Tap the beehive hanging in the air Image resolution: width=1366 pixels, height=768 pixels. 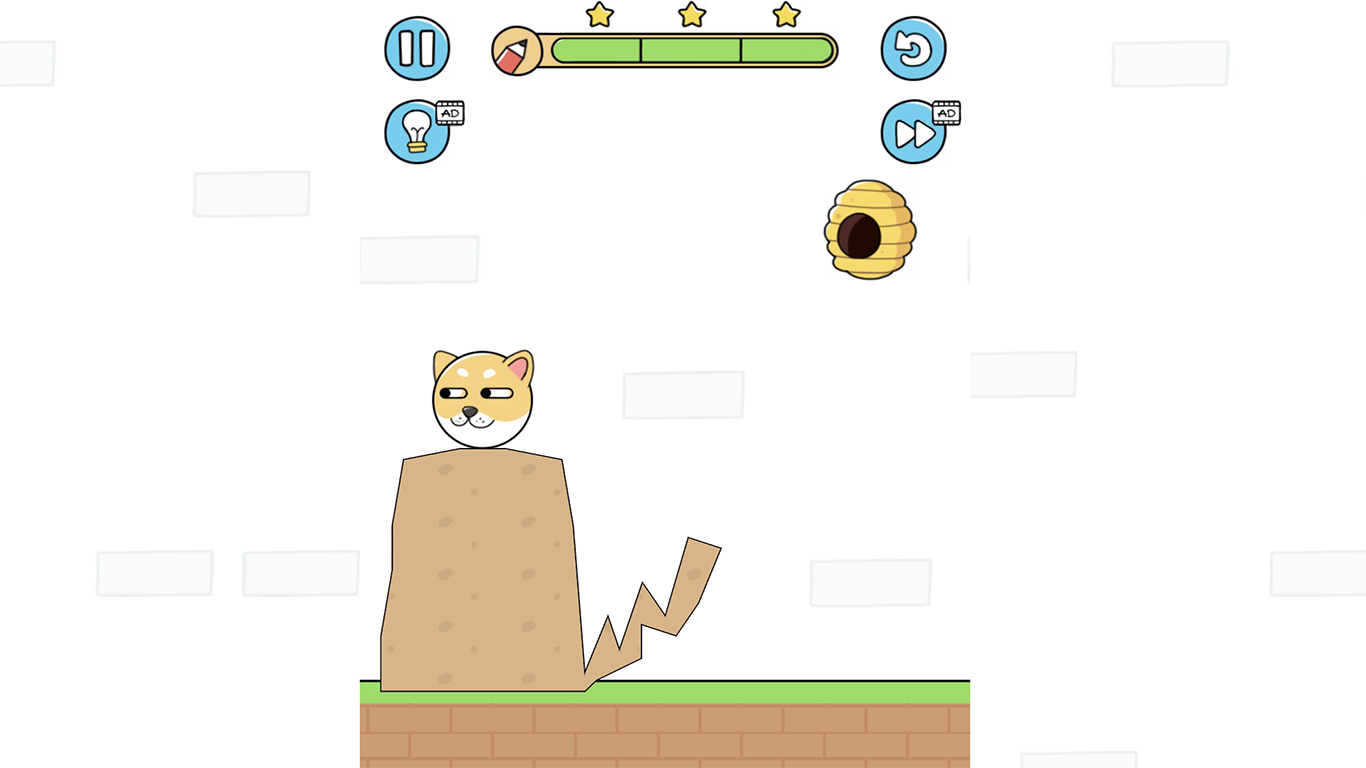pyautogui.click(x=868, y=230)
